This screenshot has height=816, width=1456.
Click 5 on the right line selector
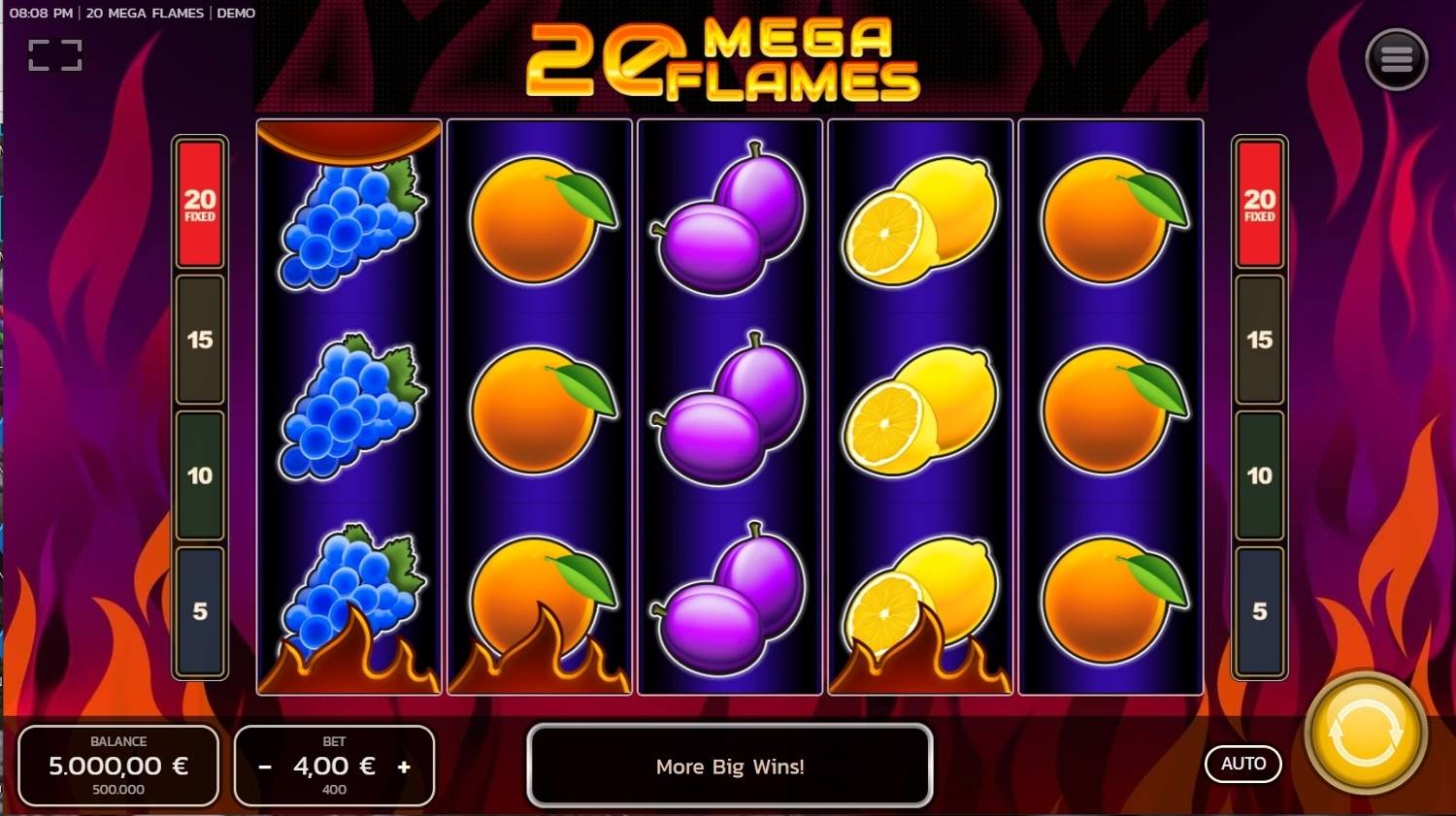1260,611
